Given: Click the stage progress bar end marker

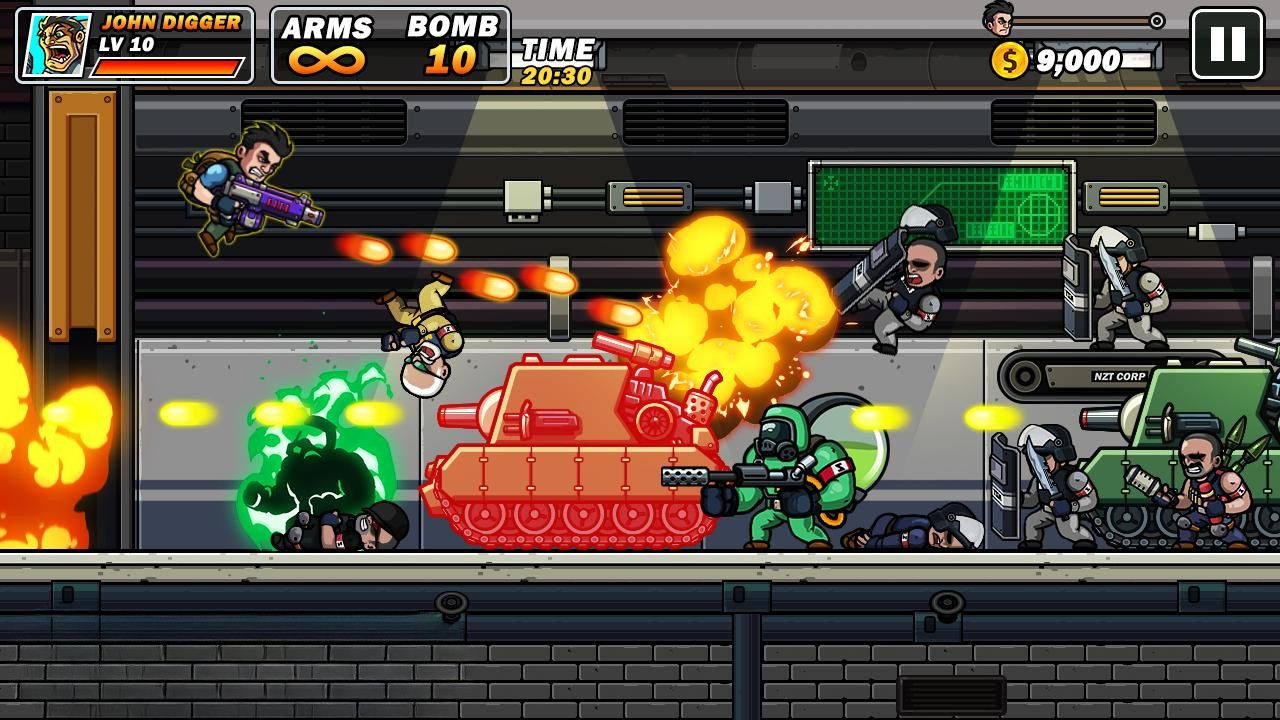Looking at the screenshot, I should tap(1158, 20).
